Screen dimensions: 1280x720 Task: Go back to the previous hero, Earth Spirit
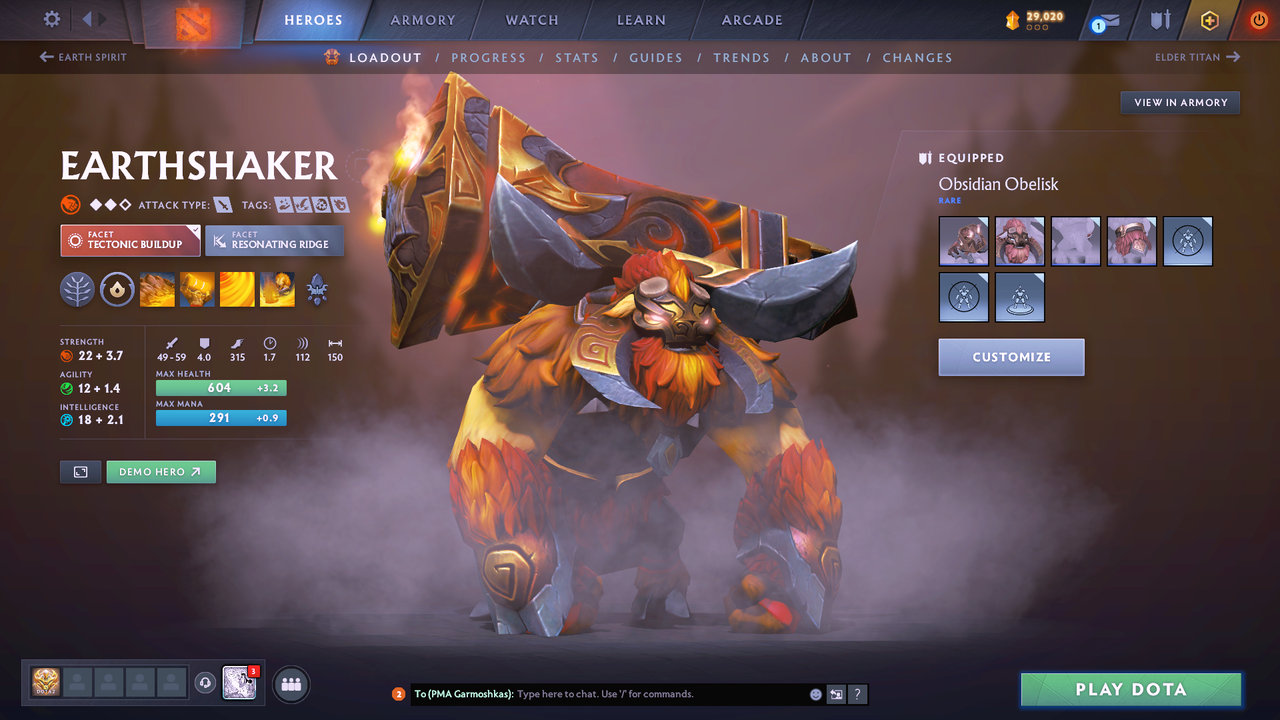point(82,57)
